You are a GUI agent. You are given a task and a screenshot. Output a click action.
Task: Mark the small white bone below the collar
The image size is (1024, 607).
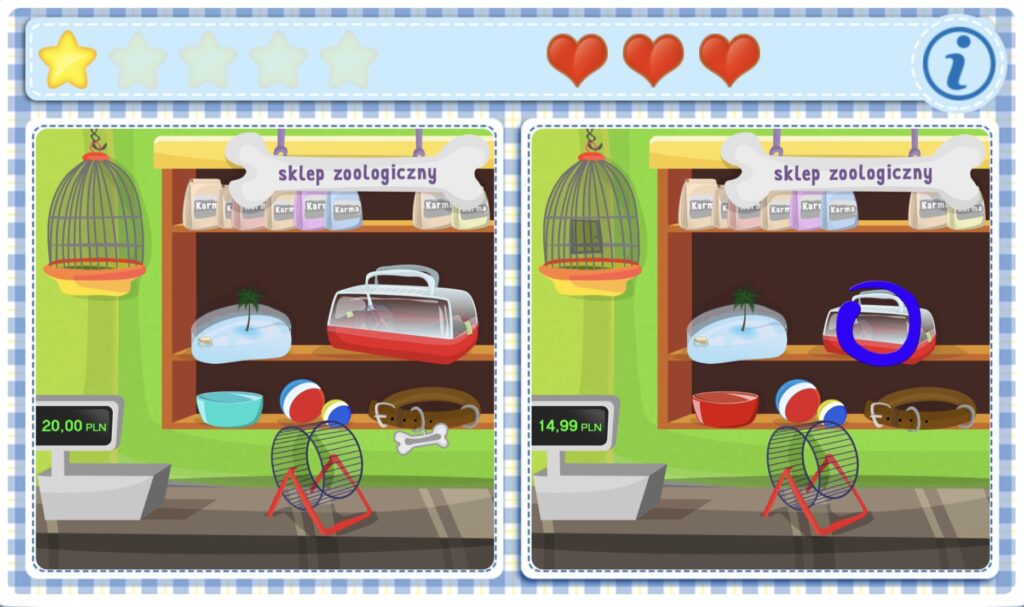click(421, 440)
